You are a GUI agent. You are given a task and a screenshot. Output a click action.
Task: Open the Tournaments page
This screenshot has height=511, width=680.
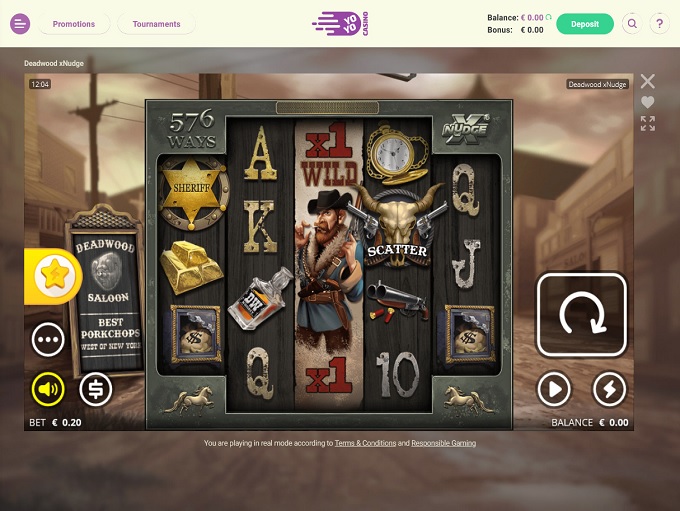[x=156, y=24]
